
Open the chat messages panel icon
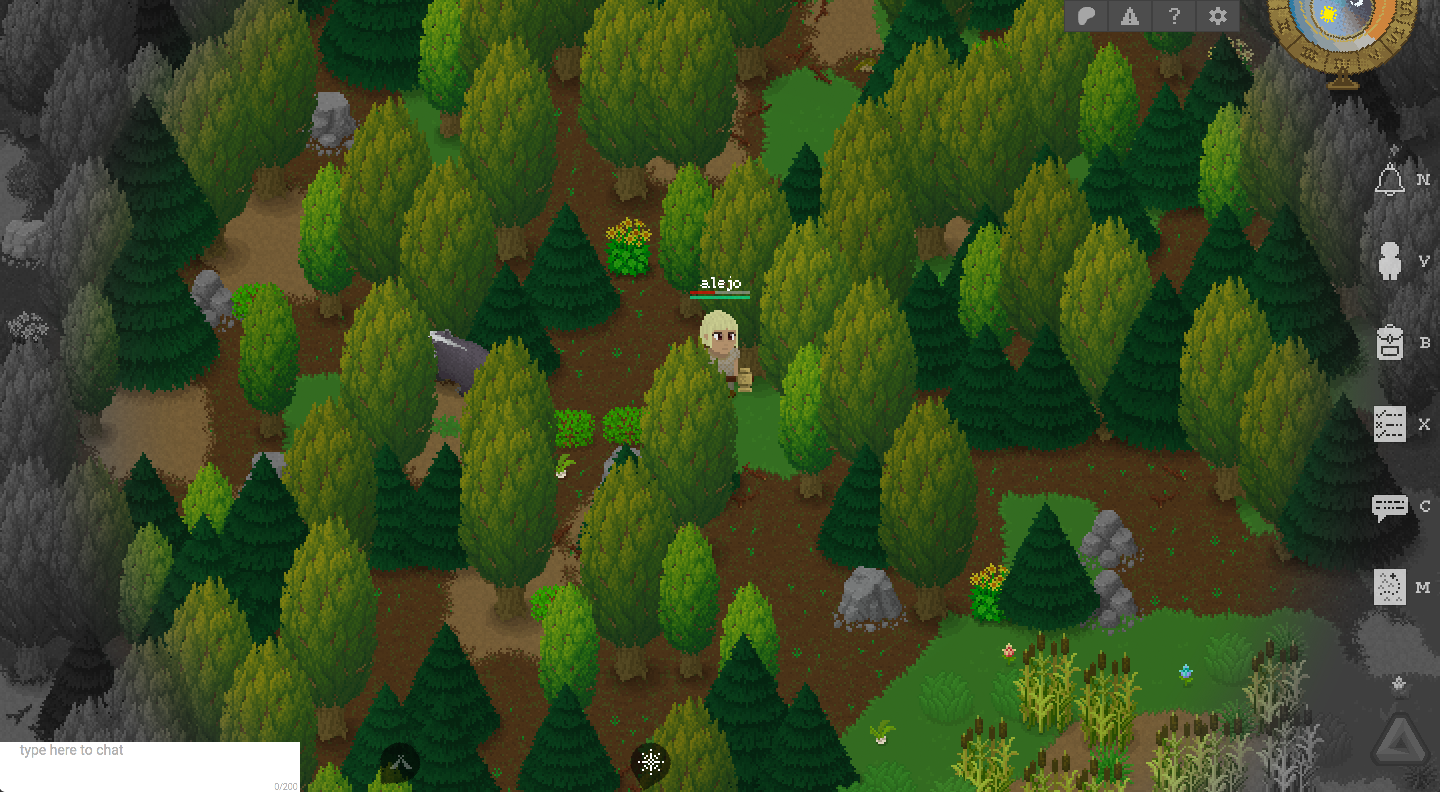tap(1389, 506)
